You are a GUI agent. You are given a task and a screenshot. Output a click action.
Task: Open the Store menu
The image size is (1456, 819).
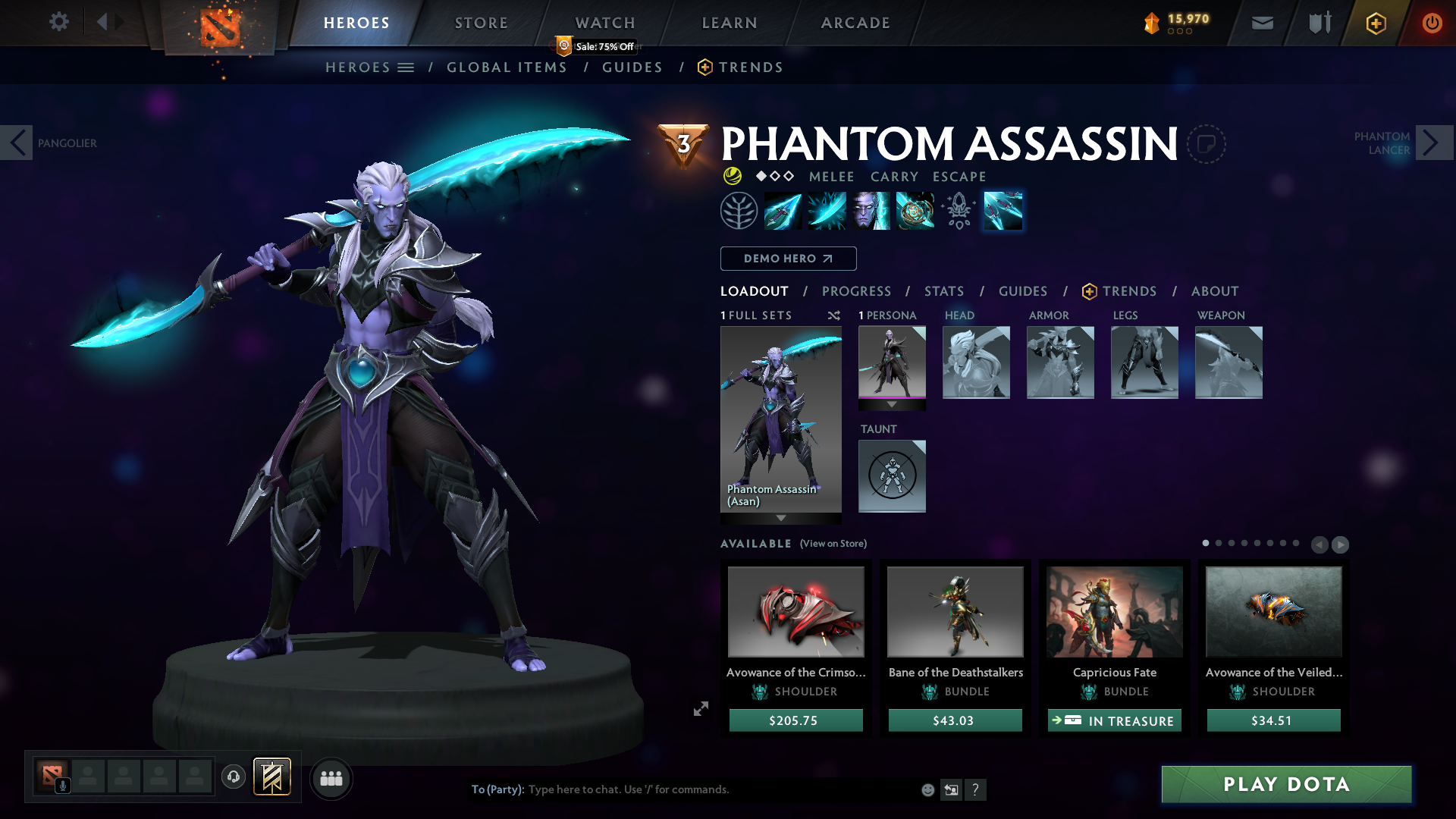[481, 22]
